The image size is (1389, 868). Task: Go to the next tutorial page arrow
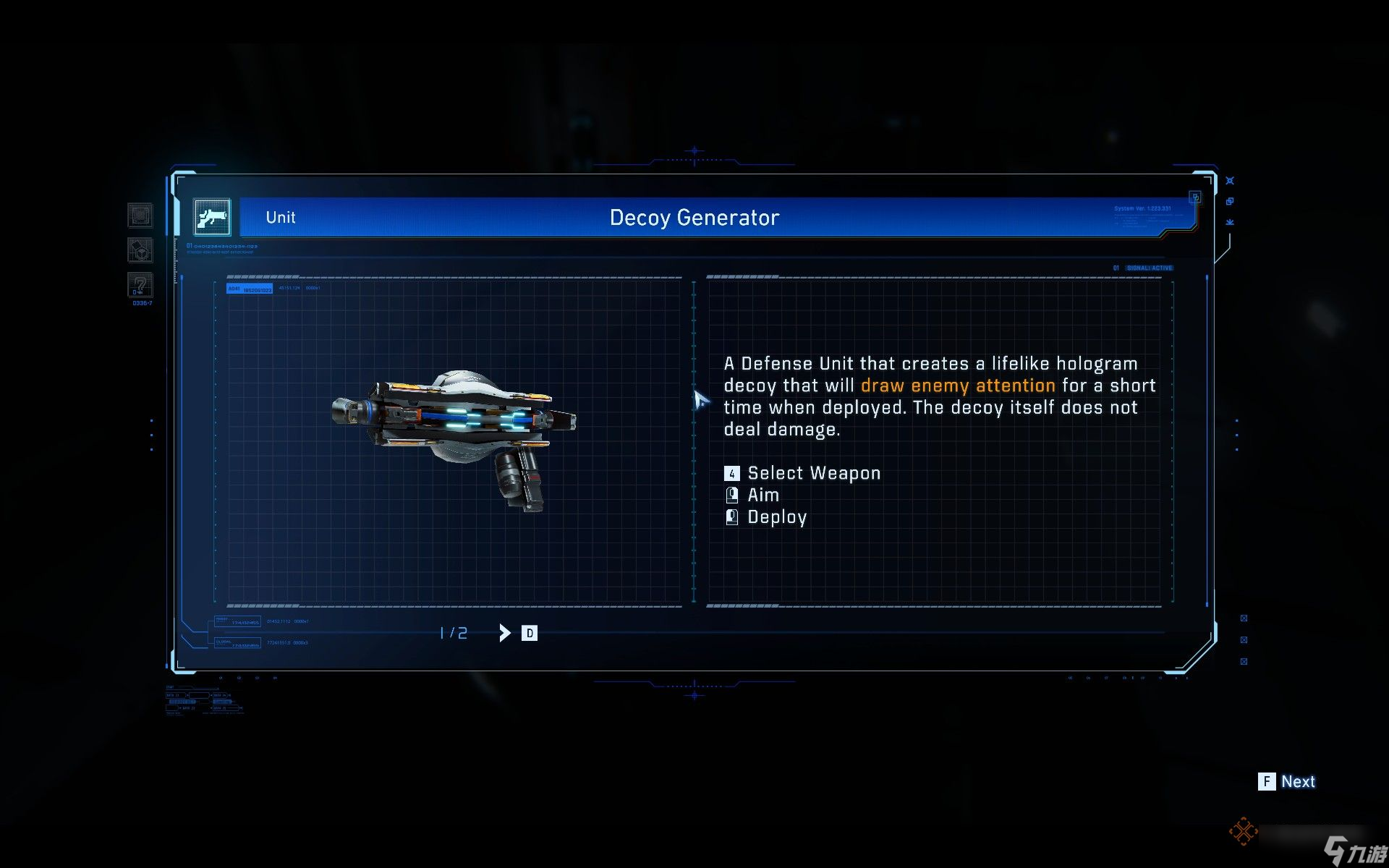pos(505,633)
